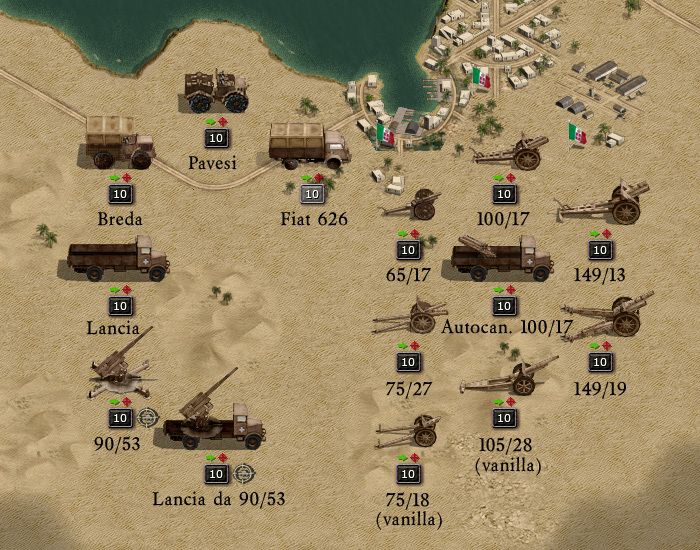Image resolution: width=700 pixels, height=550 pixels.
Task: Select the 149/13 howitzer unit
Action: [603, 203]
